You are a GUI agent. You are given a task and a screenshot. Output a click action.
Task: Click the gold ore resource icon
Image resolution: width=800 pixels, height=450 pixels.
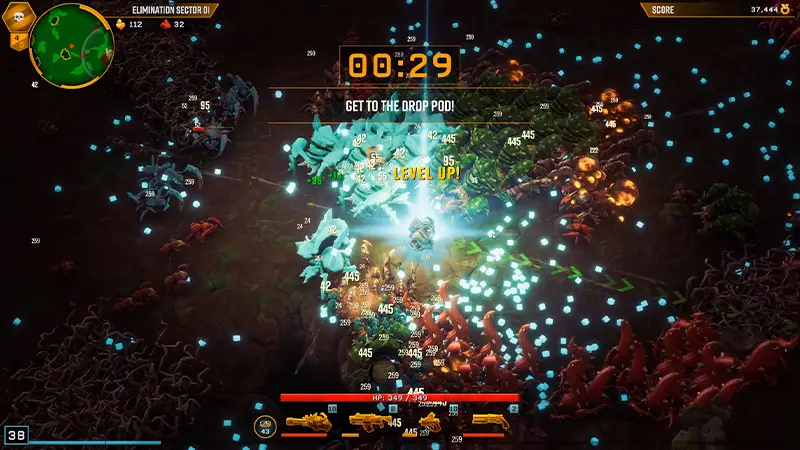[123, 25]
